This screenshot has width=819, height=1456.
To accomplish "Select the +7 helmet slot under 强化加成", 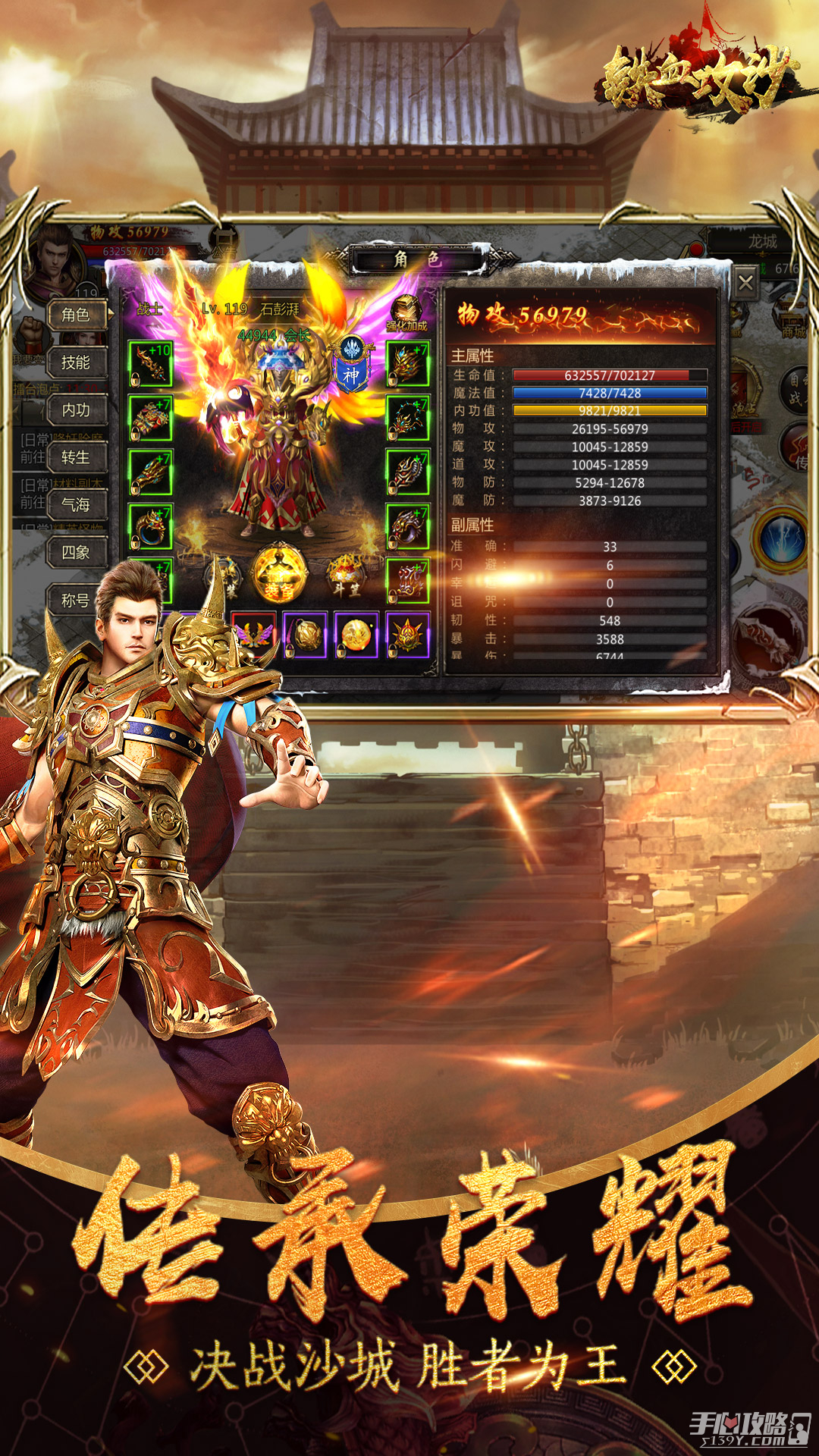I will [408, 364].
